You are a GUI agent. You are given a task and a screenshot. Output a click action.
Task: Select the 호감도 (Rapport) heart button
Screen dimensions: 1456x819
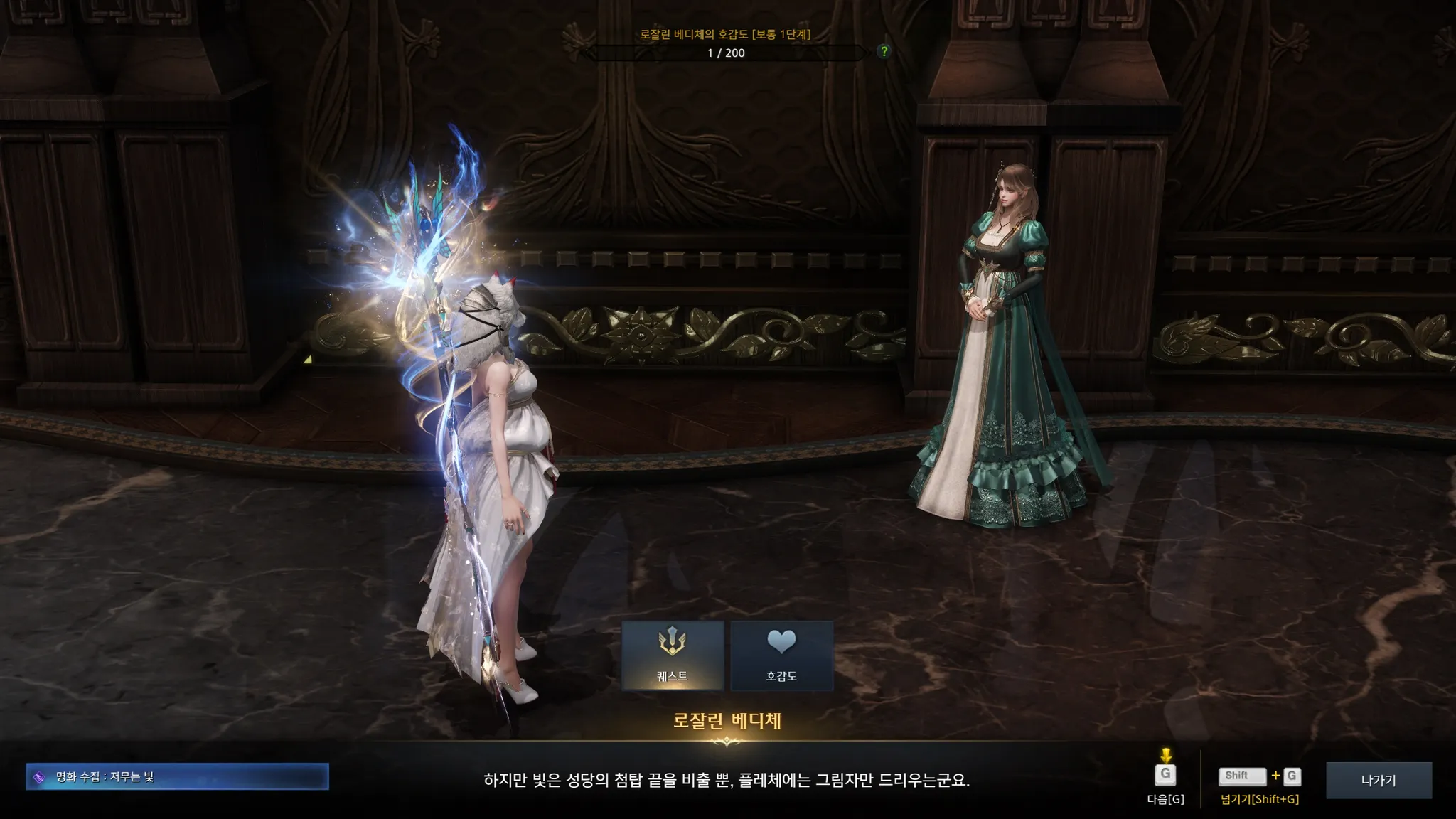coord(781,655)
